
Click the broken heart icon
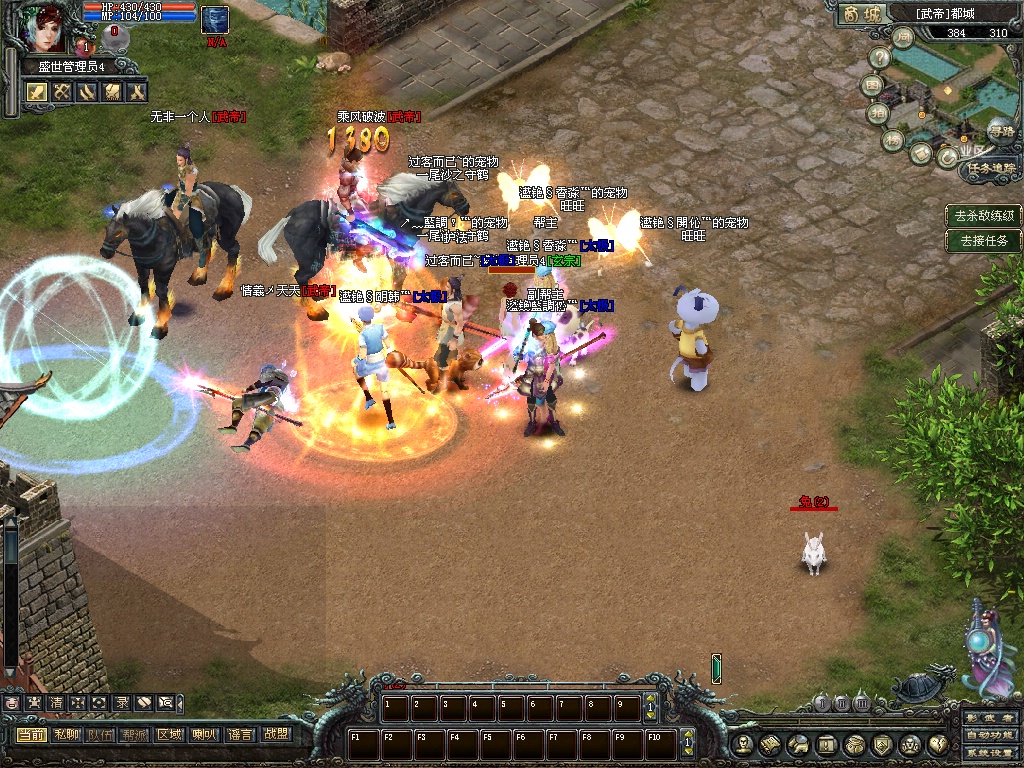[938, 745]
